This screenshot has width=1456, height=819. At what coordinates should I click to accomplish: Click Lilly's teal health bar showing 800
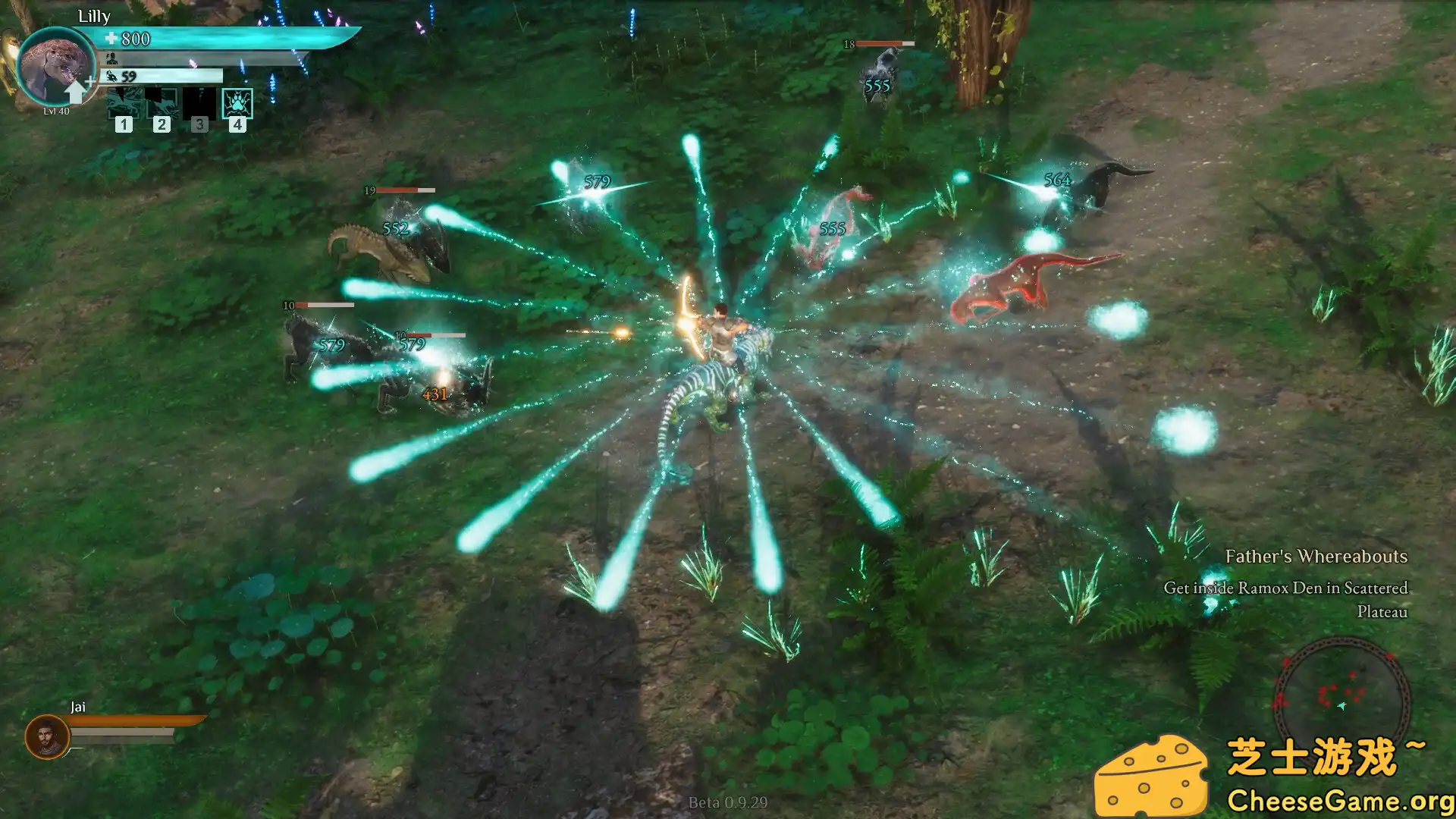coord(227,38)
